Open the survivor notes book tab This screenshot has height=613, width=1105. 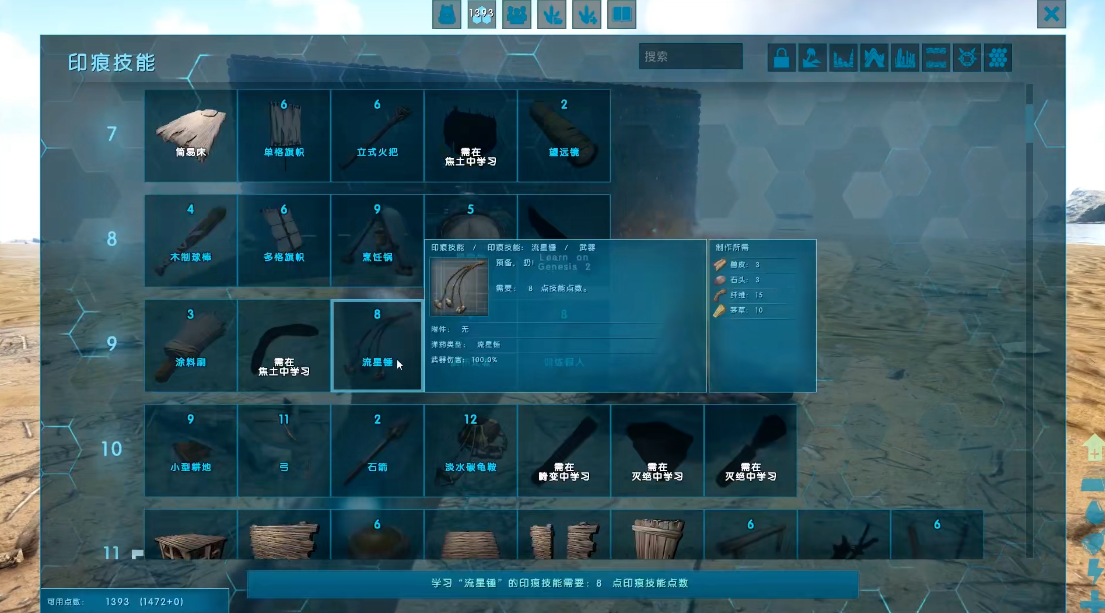pos(621,14)
